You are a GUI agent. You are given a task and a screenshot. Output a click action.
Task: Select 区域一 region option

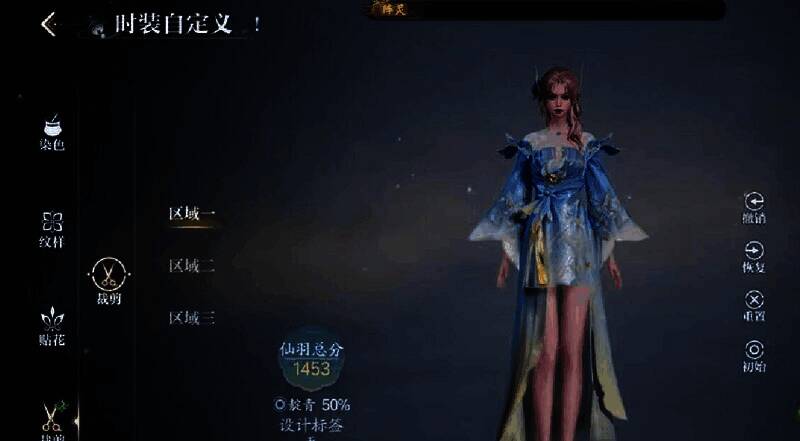point(192,213)
